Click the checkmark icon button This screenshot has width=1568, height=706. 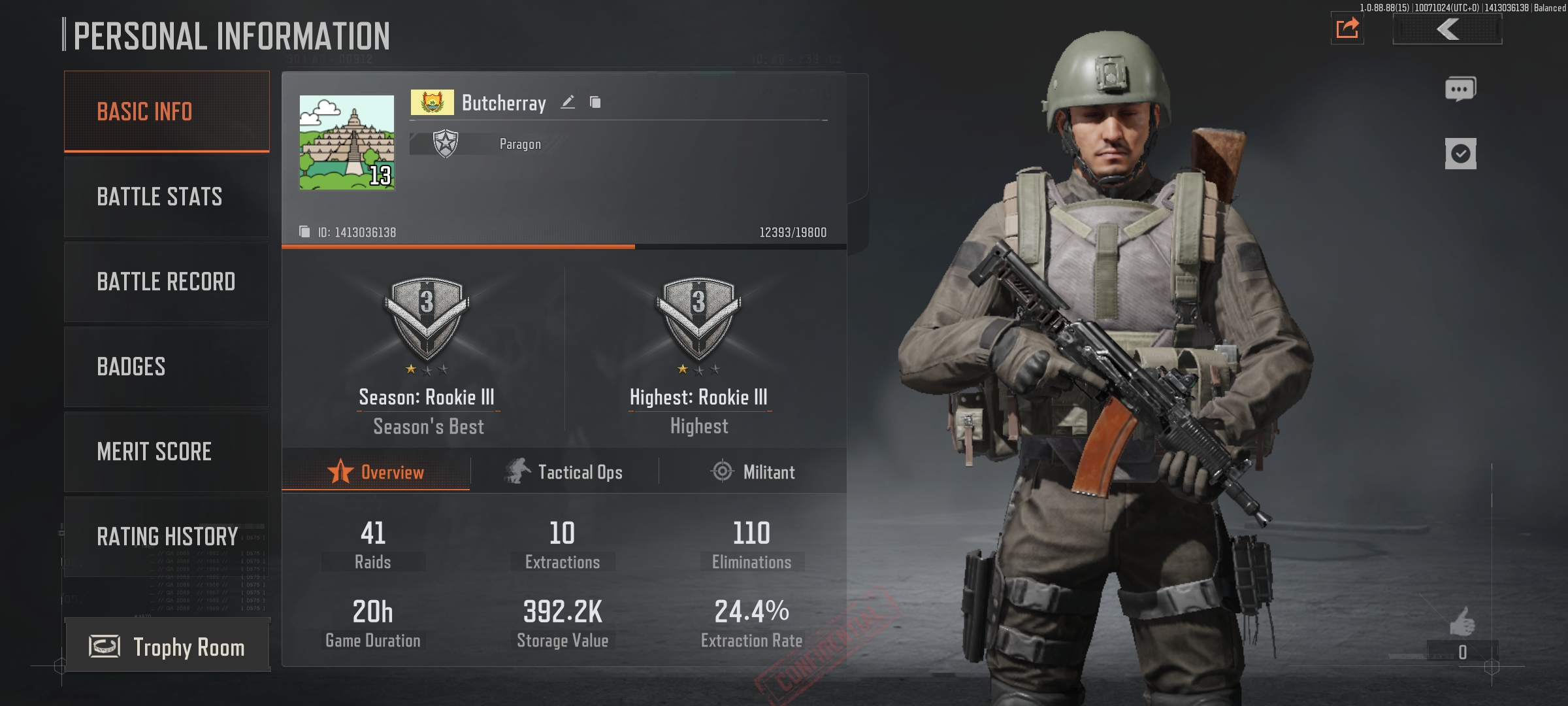click(1460, 154)
